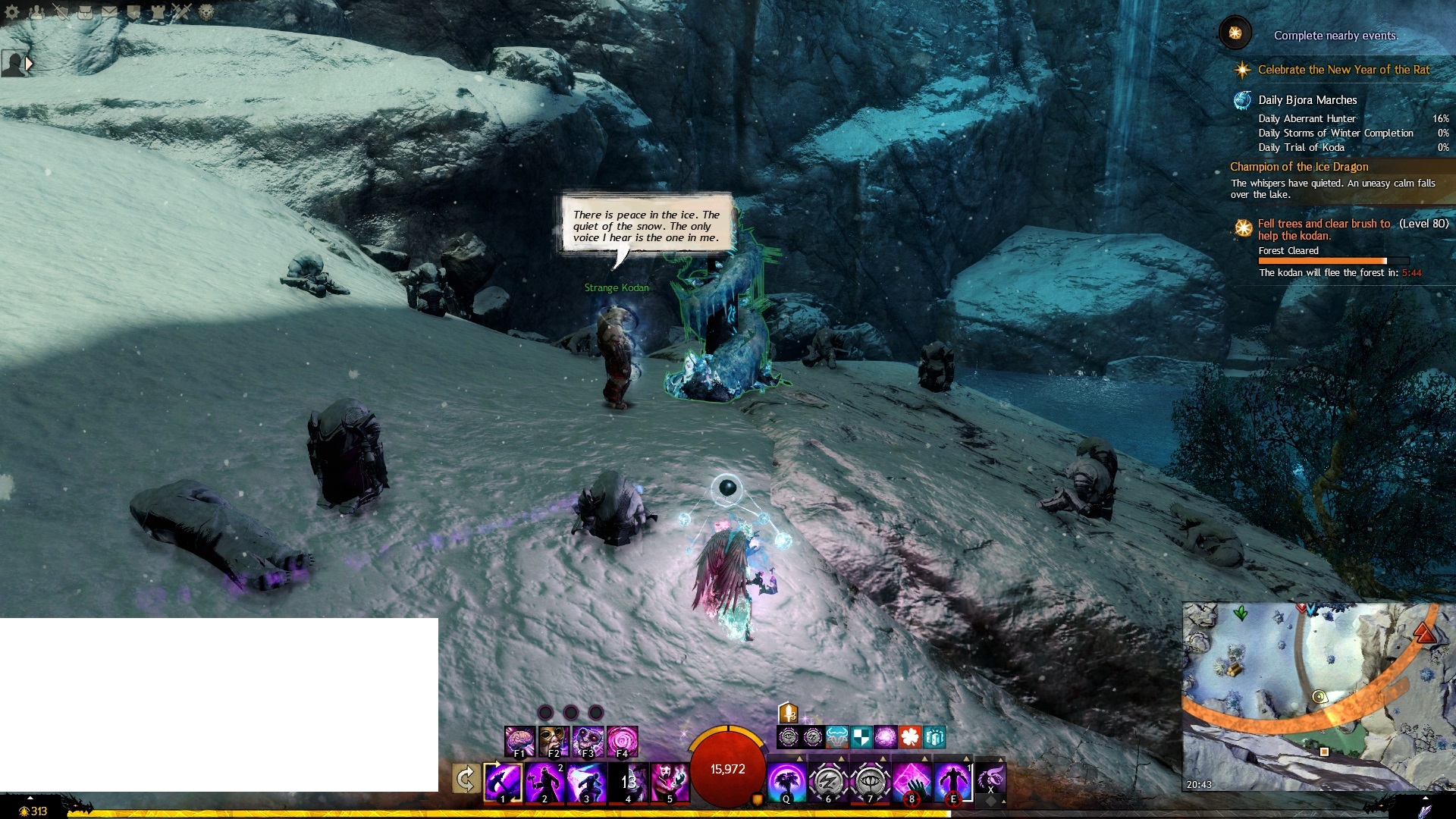This screenshot has width=1456, height=819.
Task: Select the Fell trees kodan event
Action: click(1323, 229)
